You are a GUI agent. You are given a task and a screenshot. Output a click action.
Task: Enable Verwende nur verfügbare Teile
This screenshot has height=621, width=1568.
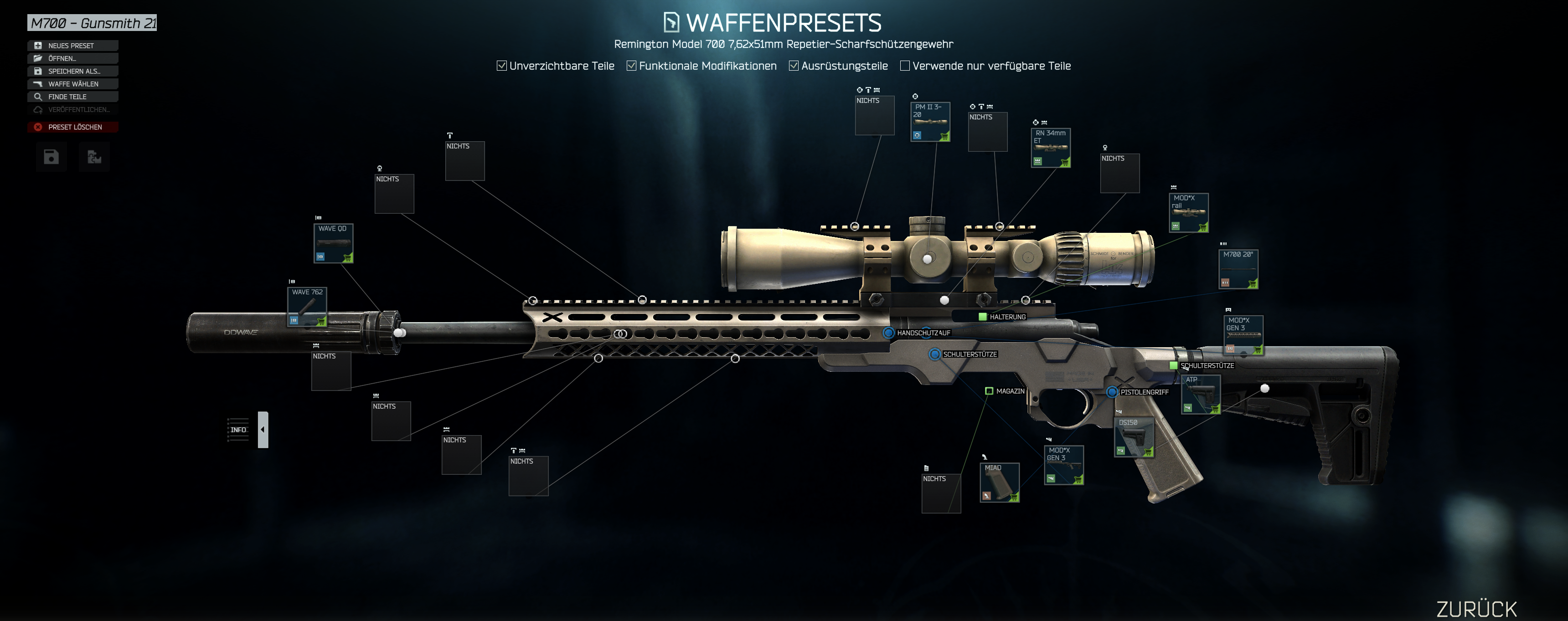click(x=904, y=66)
